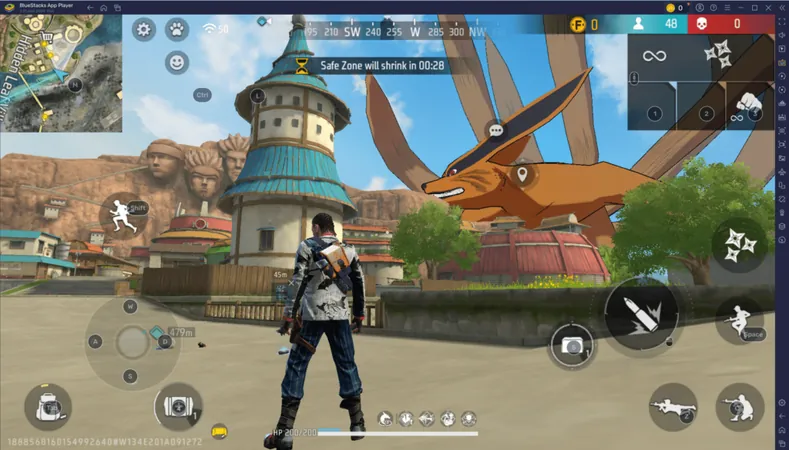Make the character jump
The height and width of the screenshot is (450, 789).
[x=739, y=320]
